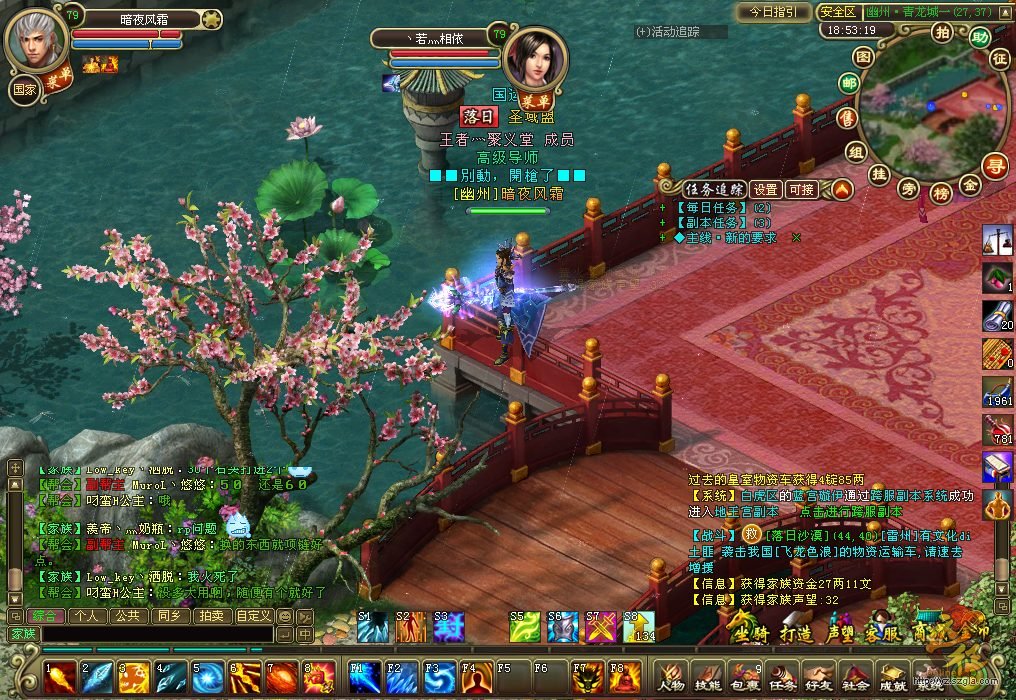Activate the fireball skill in slot 1
This screenshot has height=700, width=1016.
[x=61, y=677]
